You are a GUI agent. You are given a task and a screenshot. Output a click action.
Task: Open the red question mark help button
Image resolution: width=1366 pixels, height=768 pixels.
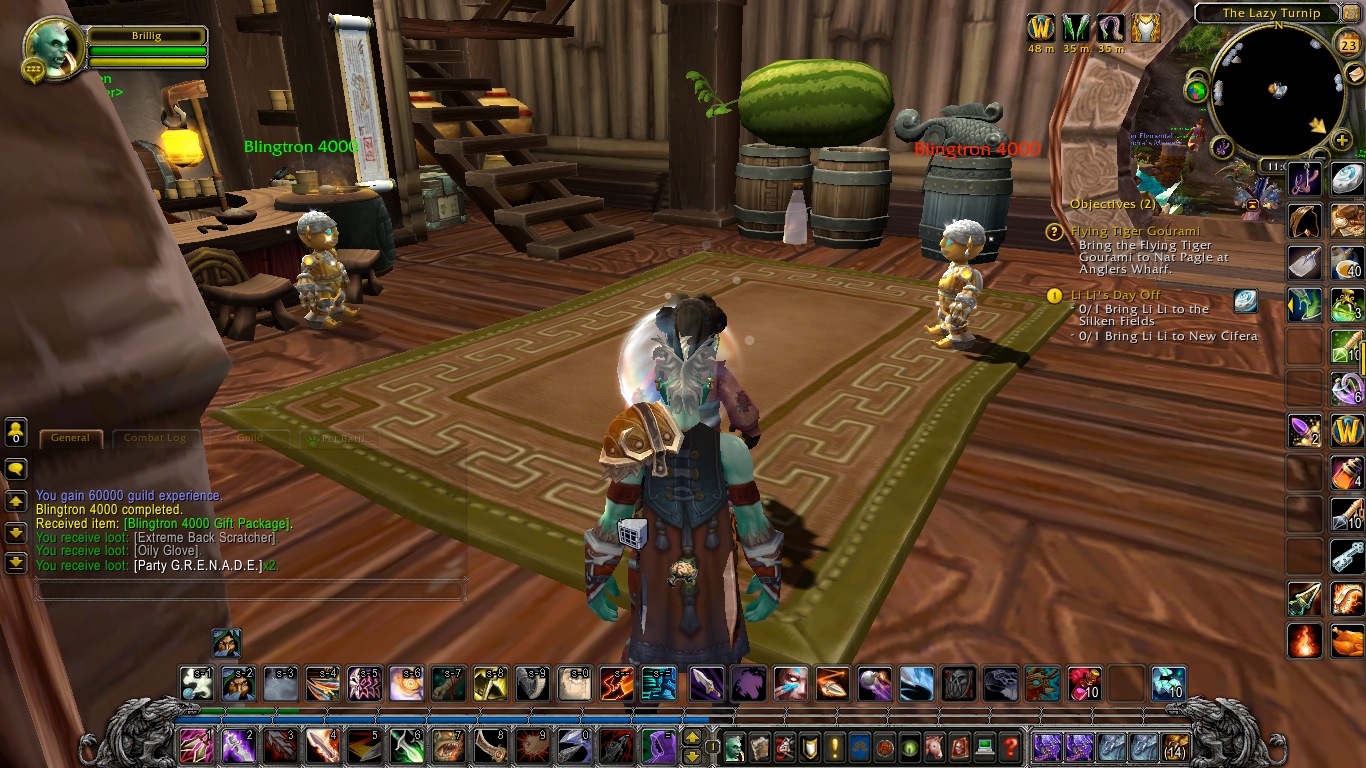[1010, 747]
